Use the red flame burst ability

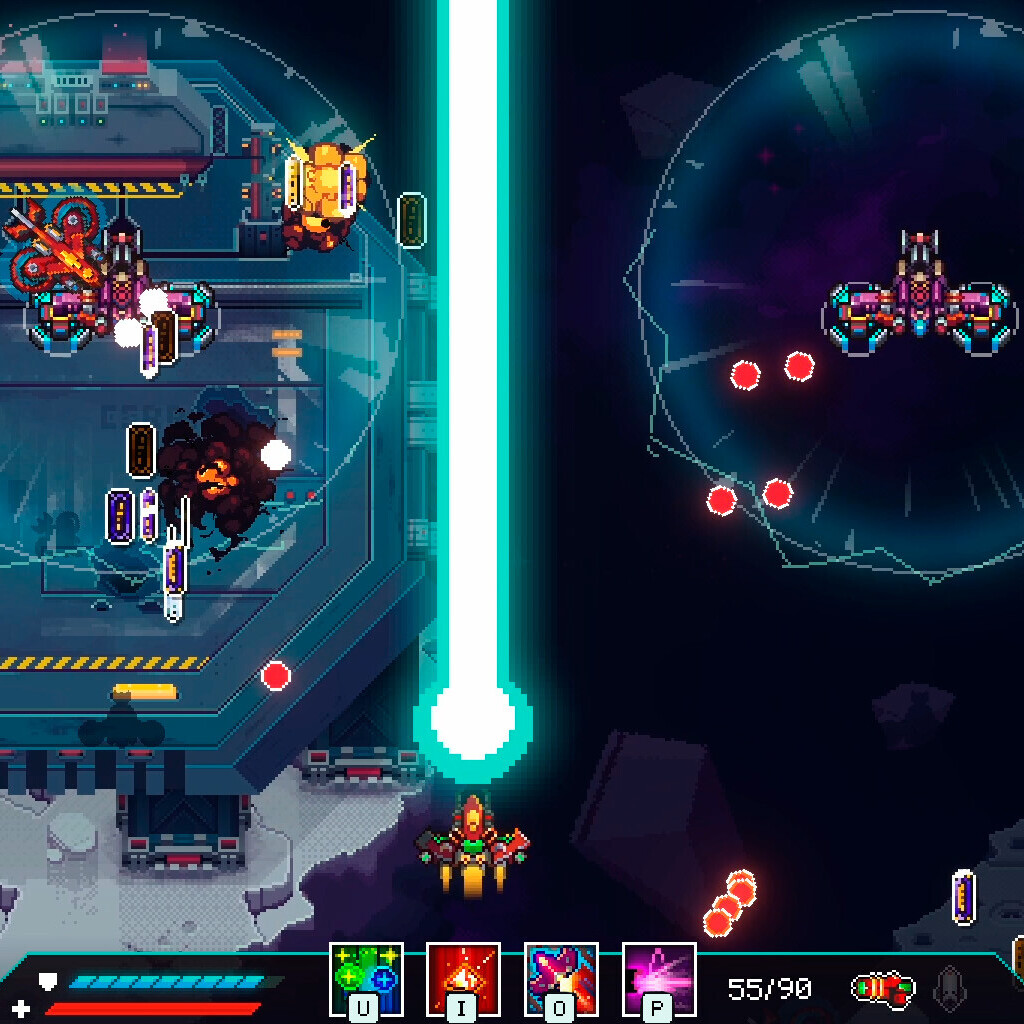point(463,978)
